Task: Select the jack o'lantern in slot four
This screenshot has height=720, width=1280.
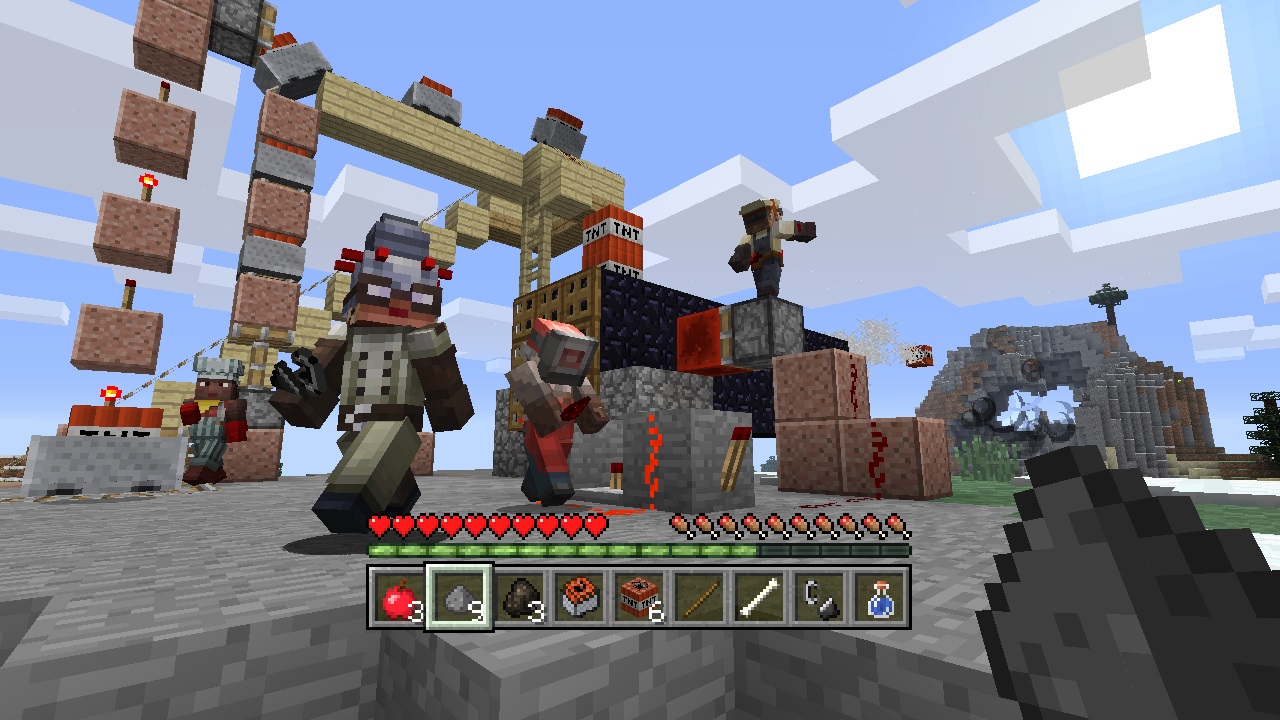Action: (x=581, y=597)
